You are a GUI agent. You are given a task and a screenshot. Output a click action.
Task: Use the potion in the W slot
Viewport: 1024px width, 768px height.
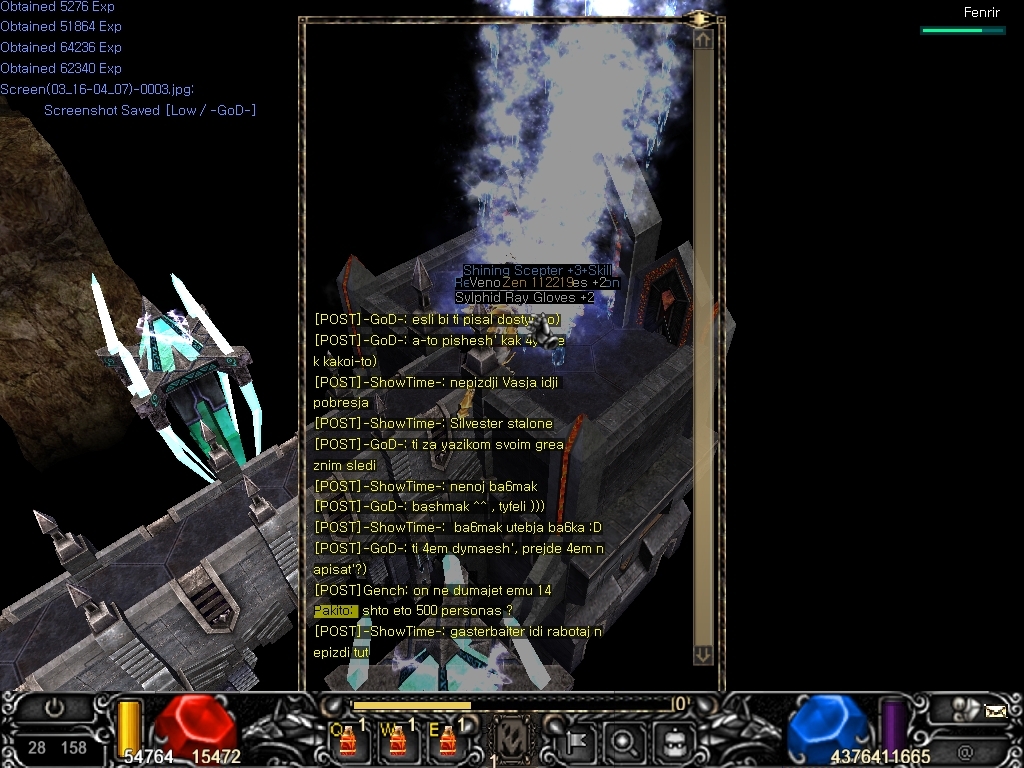[x=397, y=742]
